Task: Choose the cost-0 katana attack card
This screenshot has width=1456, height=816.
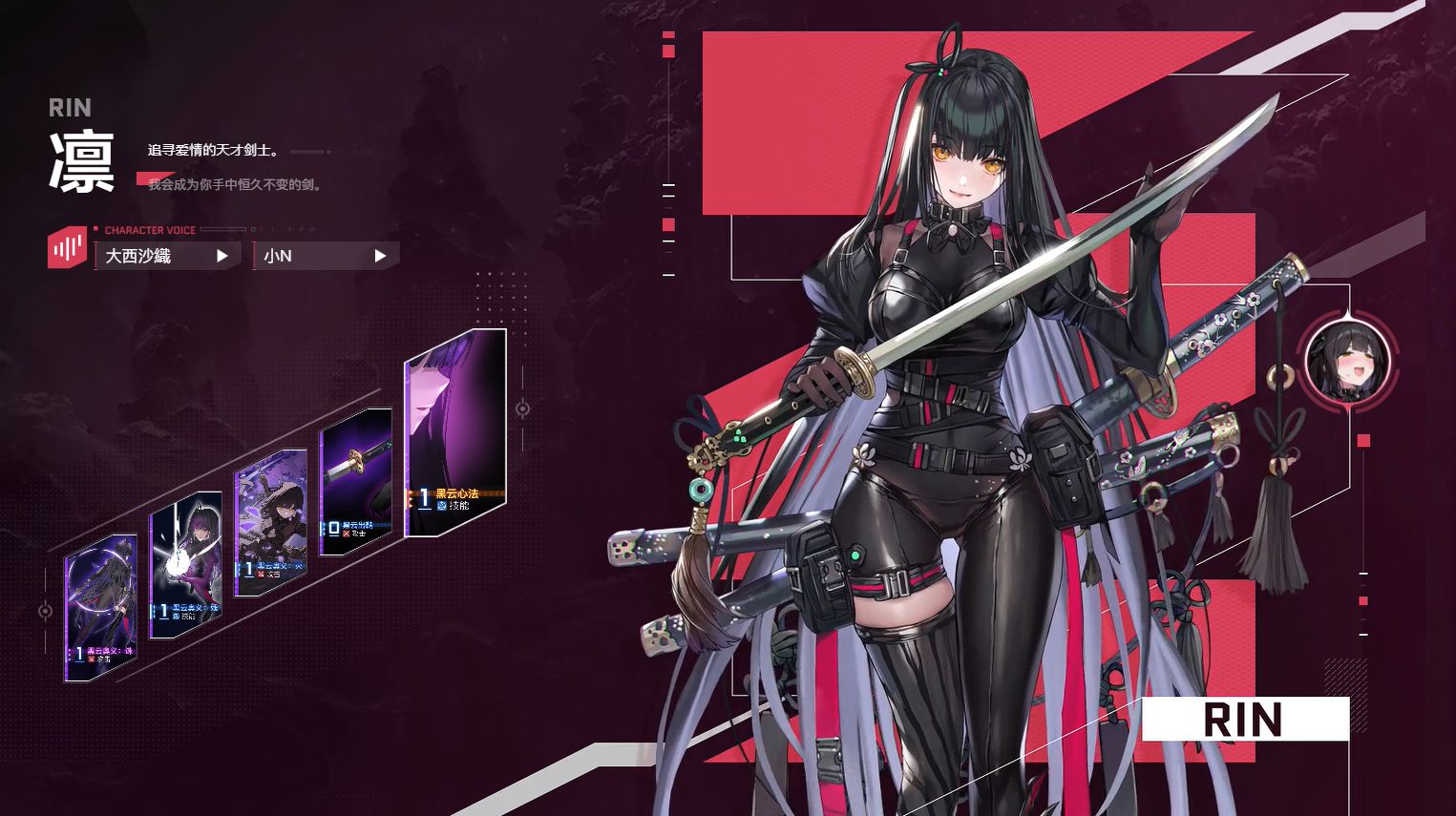Action: pyautogui.click(x=355, y=482)
